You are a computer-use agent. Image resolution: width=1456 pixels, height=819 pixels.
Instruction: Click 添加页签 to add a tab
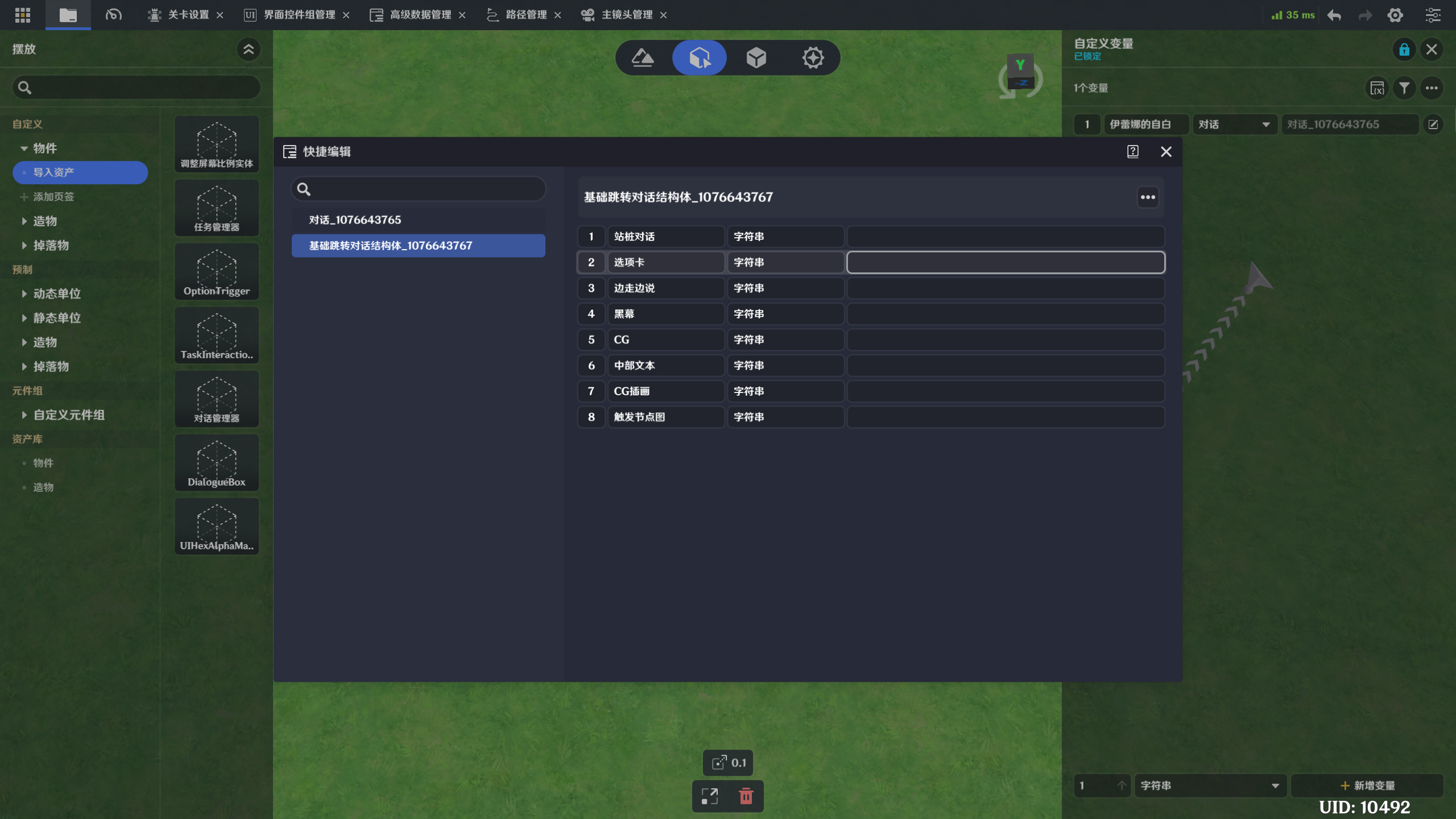(x=53, y=197)
